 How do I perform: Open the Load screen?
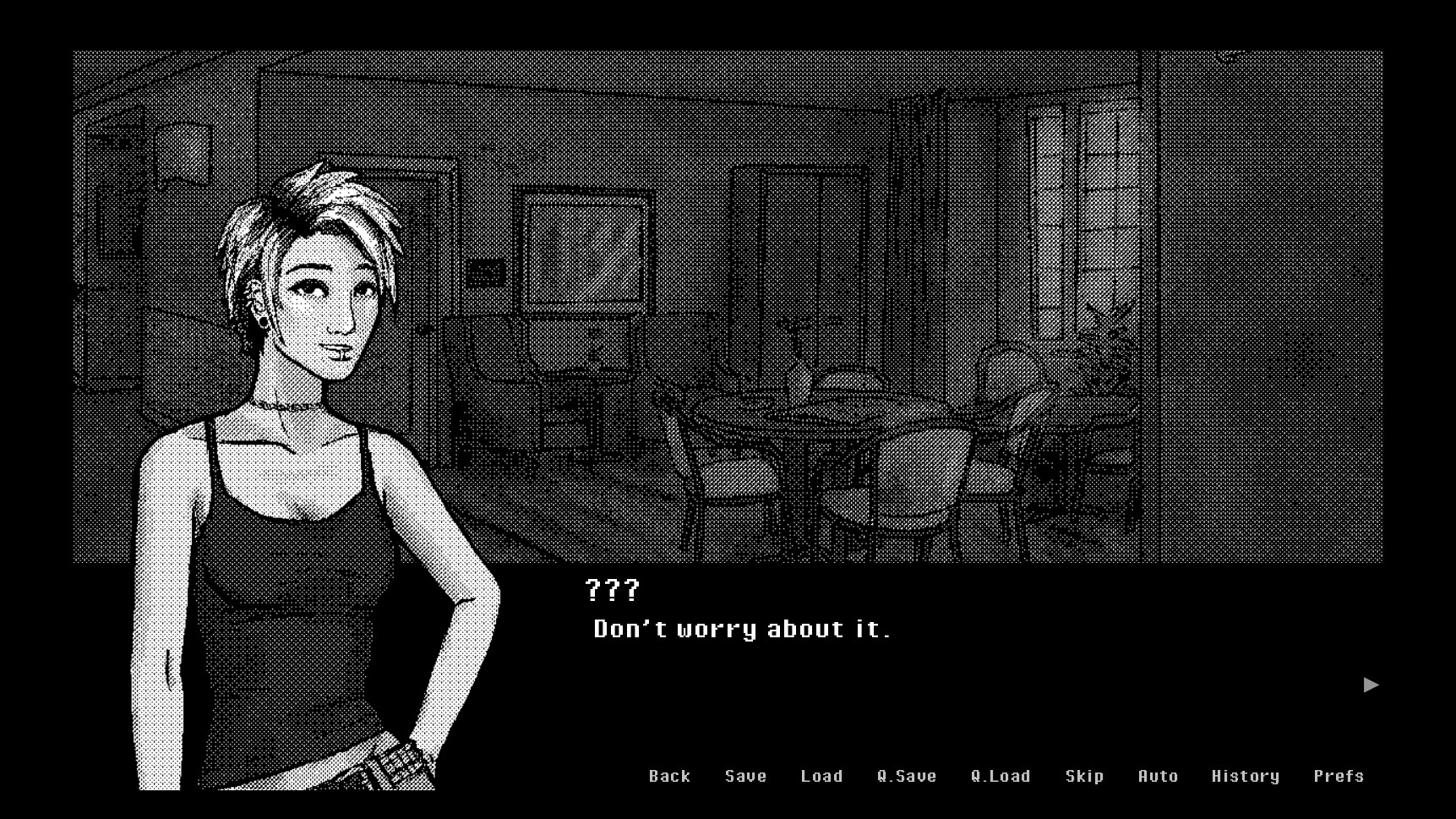pos(821,776)
